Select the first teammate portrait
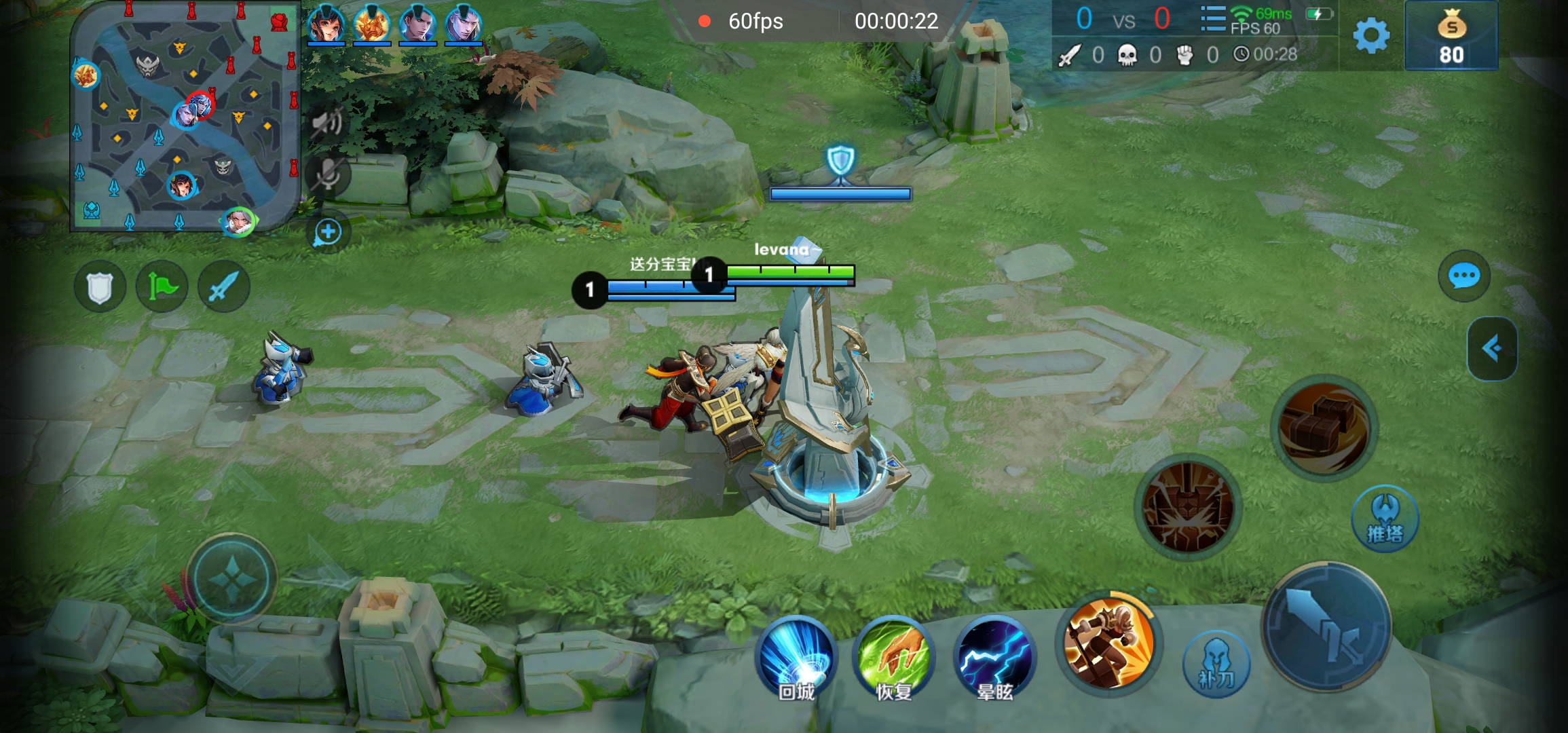This screenshot has height=733, width=1568. [x=326, y=24]
